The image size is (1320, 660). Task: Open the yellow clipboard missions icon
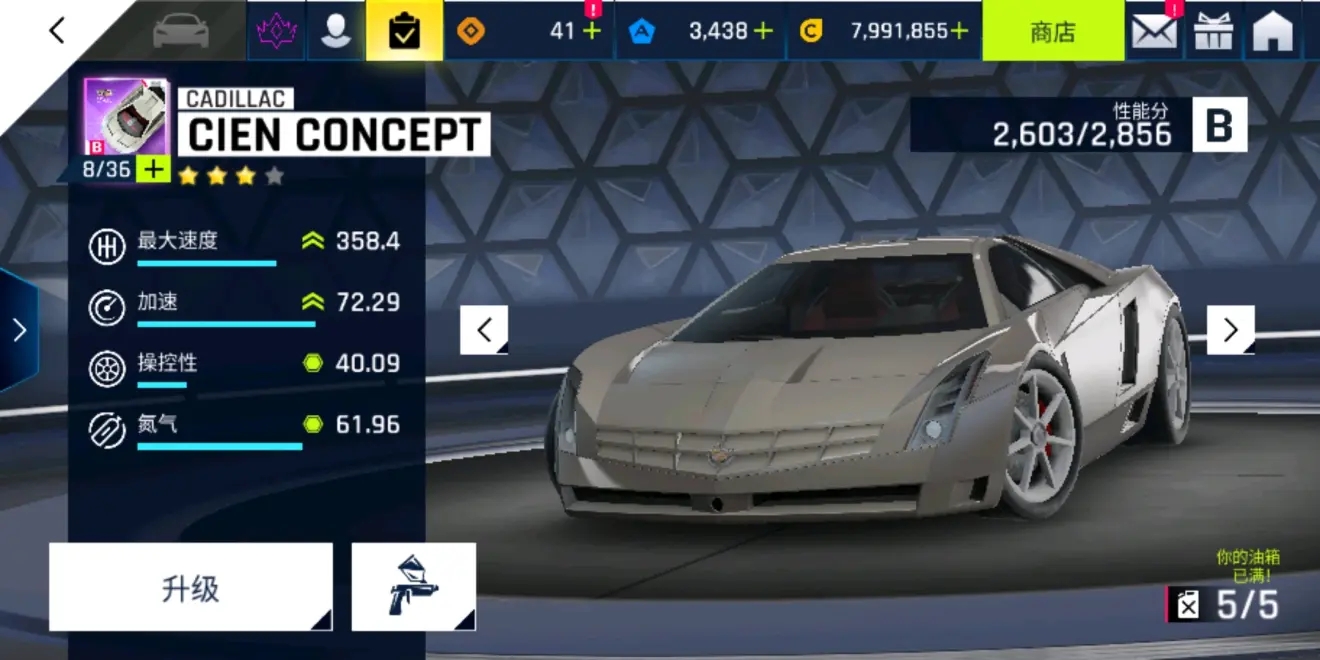[x=403, y=31]
